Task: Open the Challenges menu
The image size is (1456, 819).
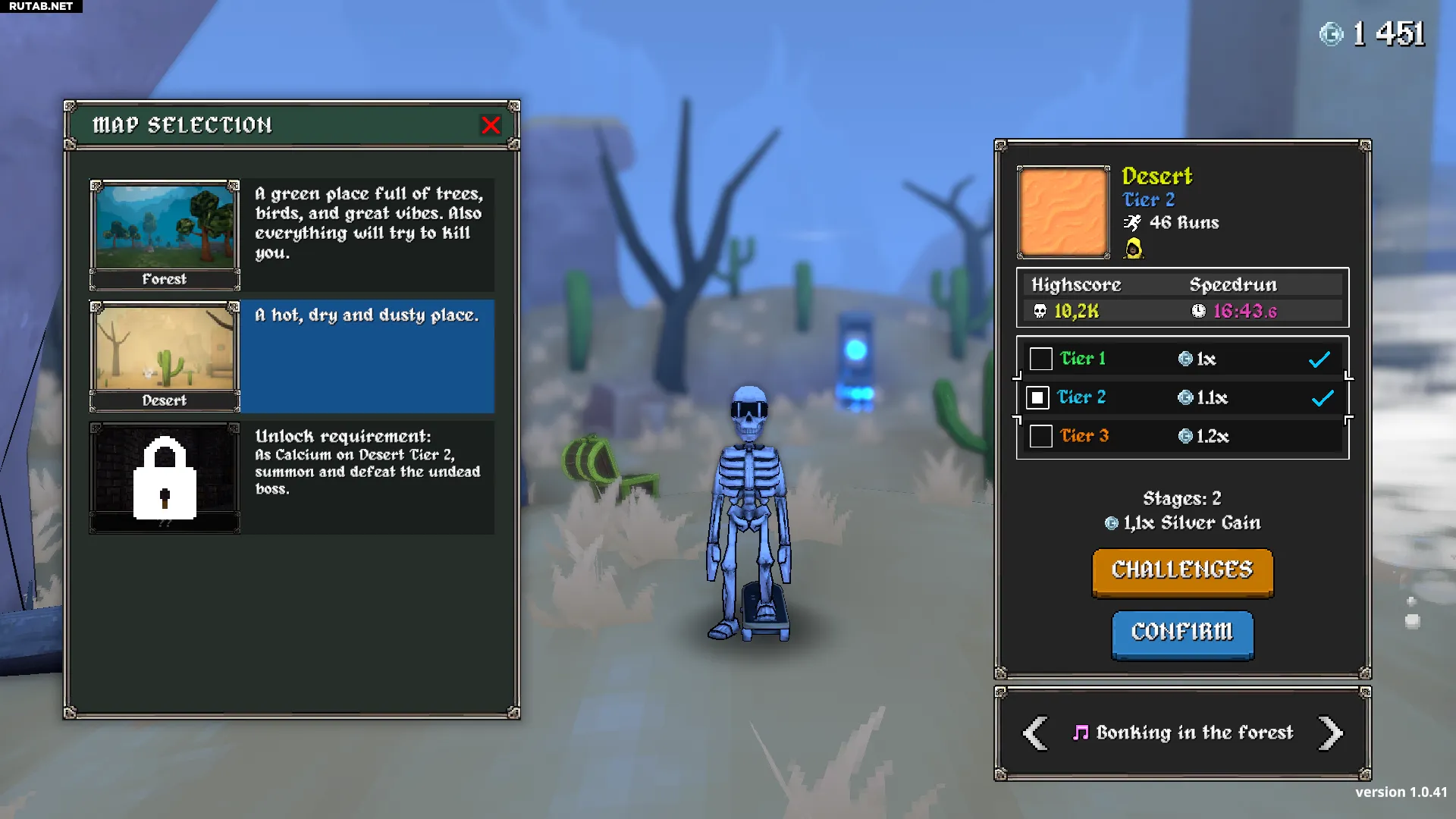Action: click(x=1182, y=572)
